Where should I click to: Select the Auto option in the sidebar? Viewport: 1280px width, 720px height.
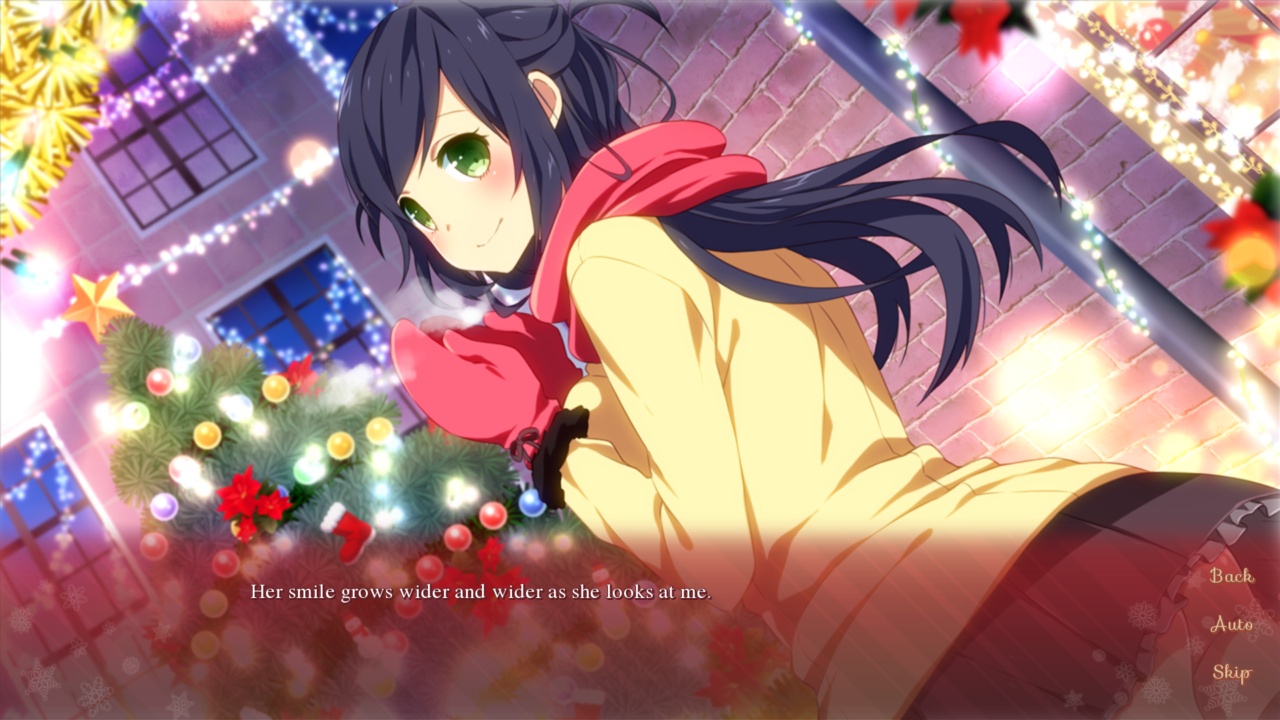click(x=1232, y=625)
